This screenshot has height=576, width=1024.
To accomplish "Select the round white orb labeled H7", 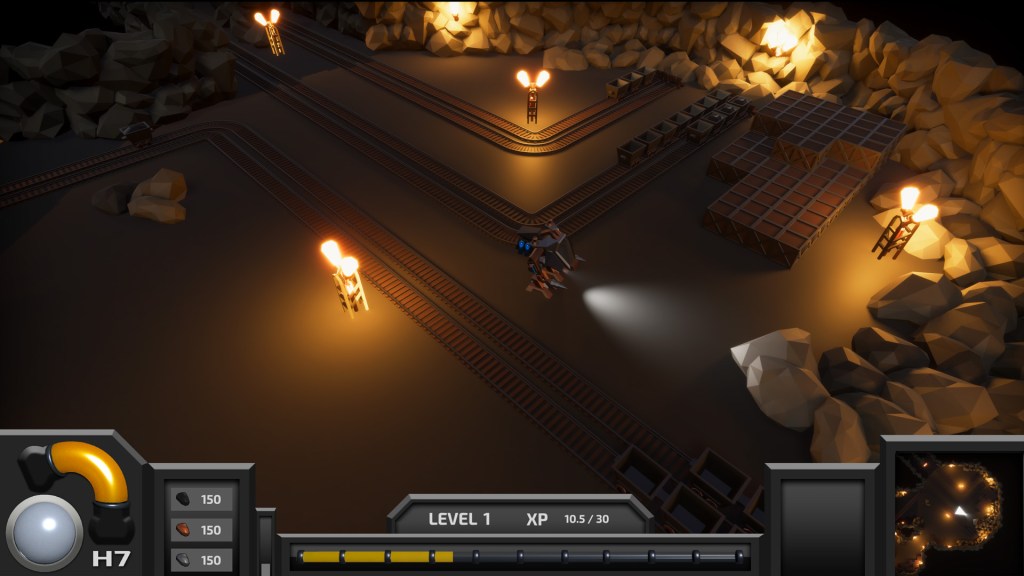I will tap(44, 530).
